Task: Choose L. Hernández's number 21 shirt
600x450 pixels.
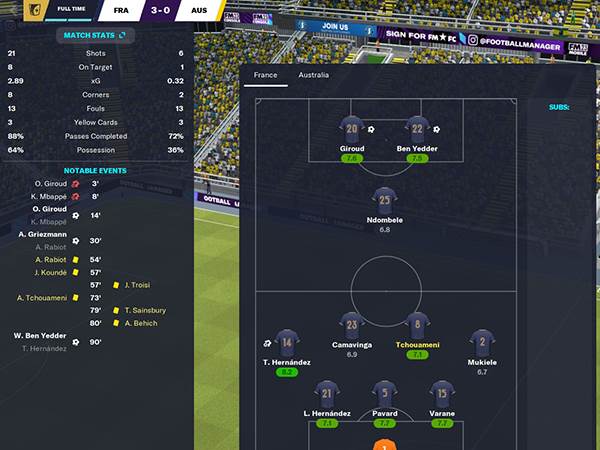Action: [x=326, y=392]
